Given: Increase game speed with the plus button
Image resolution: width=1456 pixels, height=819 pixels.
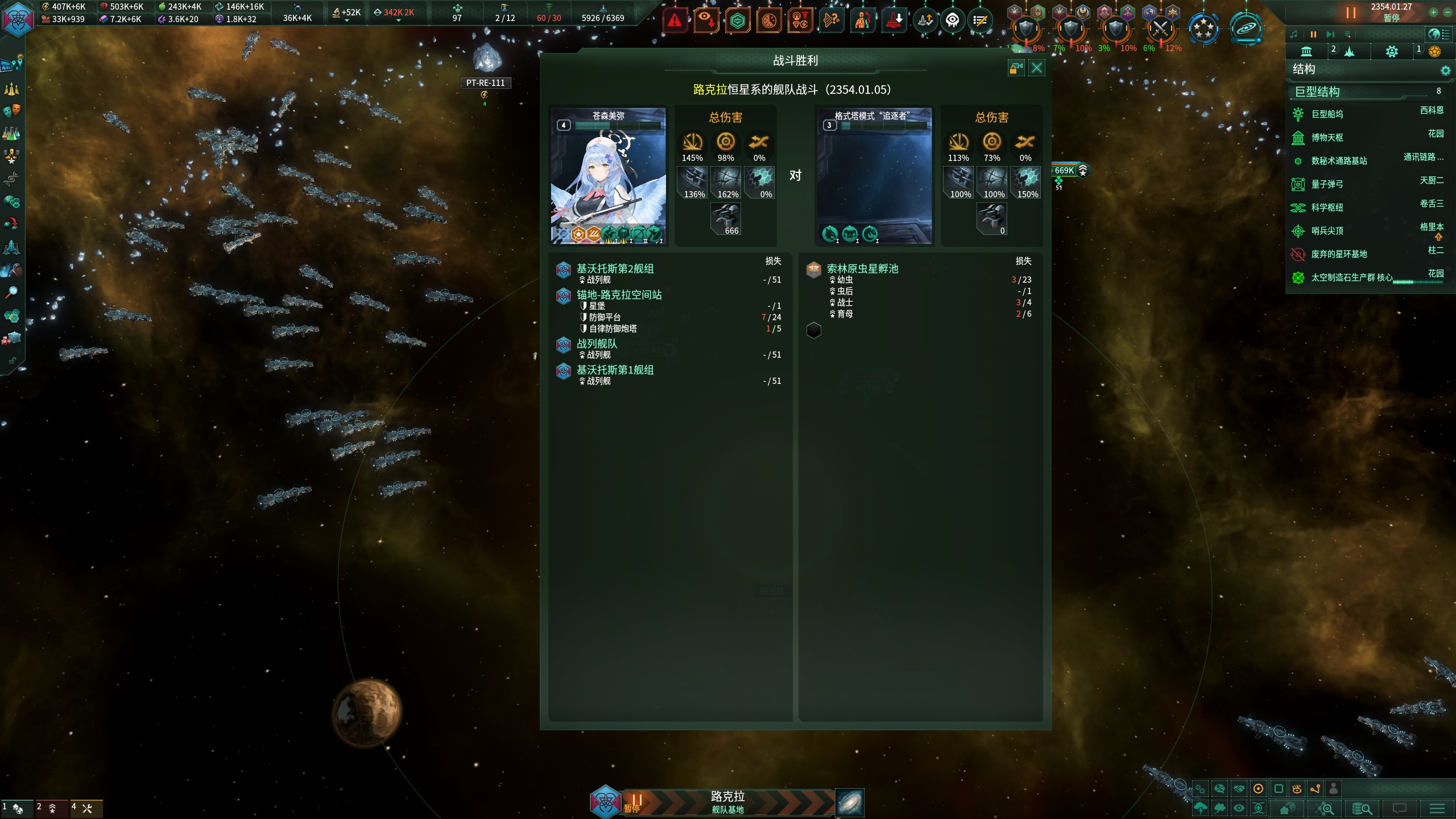Looking at the screenshot, I should pos(1433,12).
